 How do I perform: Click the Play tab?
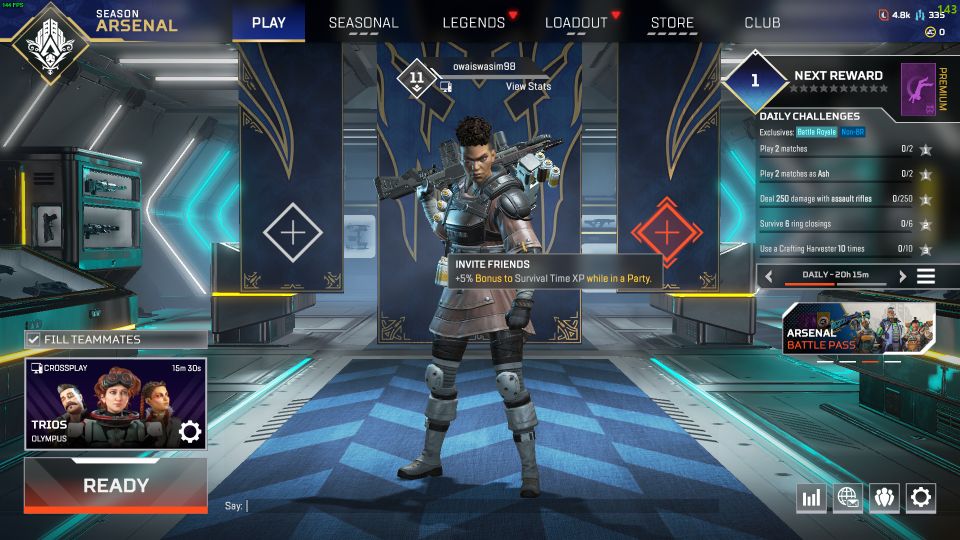pos(268,23)
